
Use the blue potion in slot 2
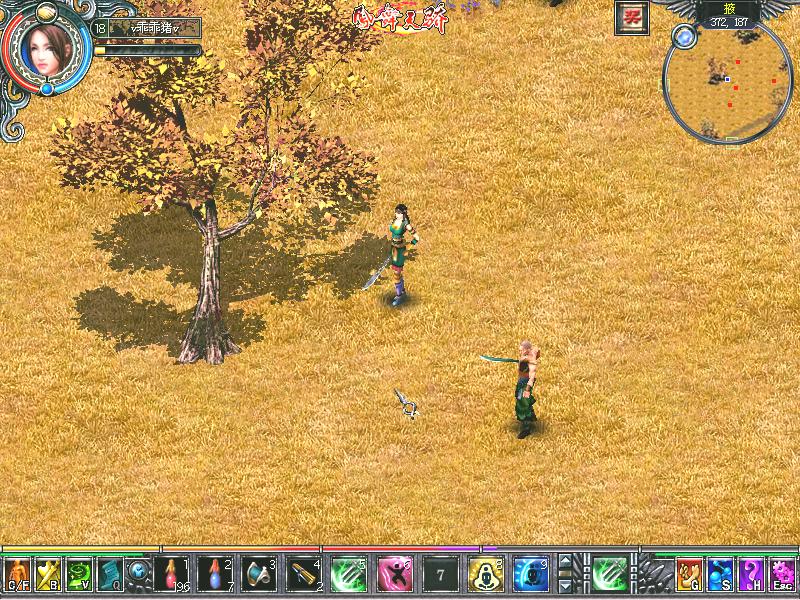coord(217,574)
